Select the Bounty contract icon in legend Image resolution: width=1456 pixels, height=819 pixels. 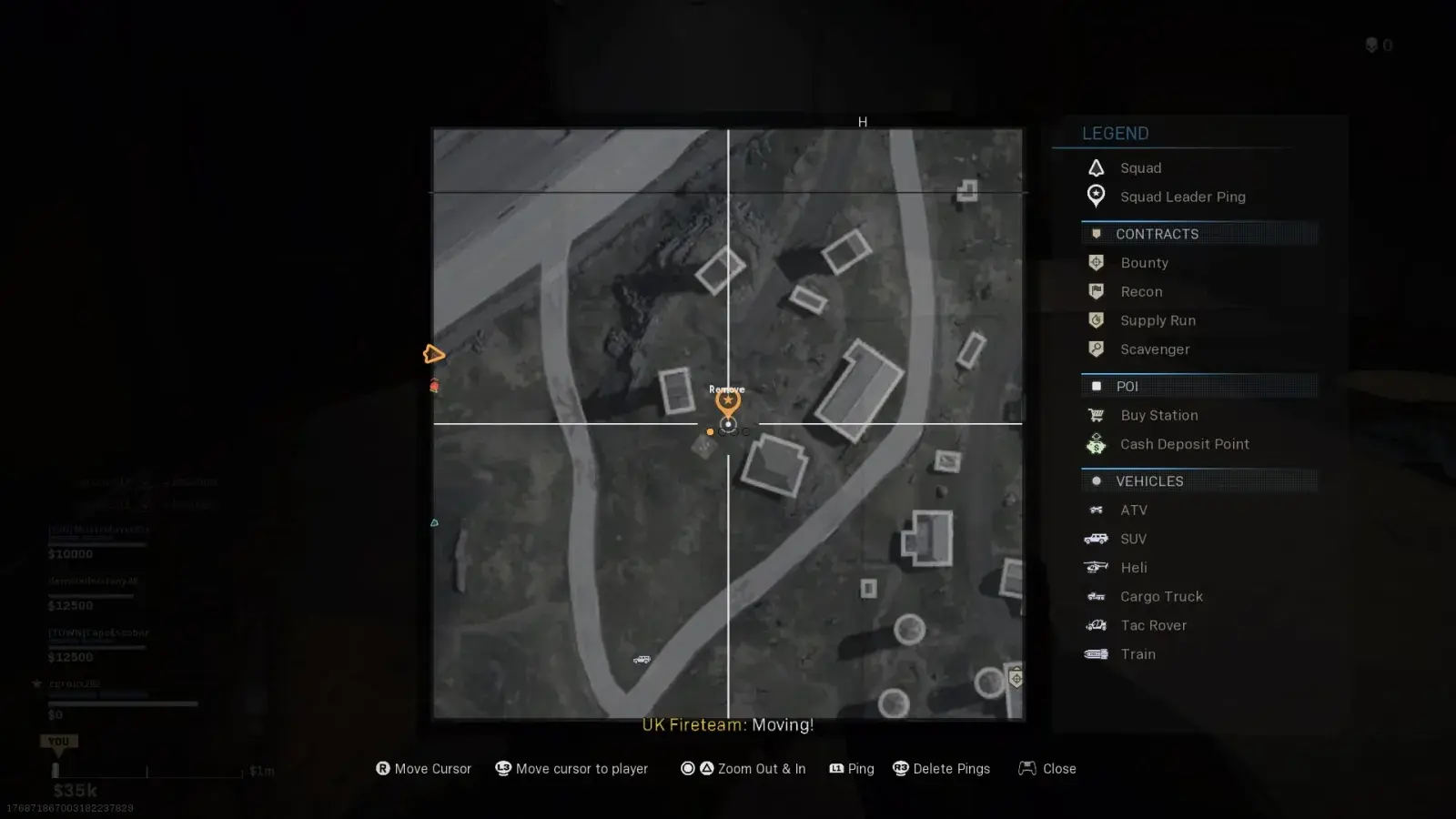(1097, 262)
